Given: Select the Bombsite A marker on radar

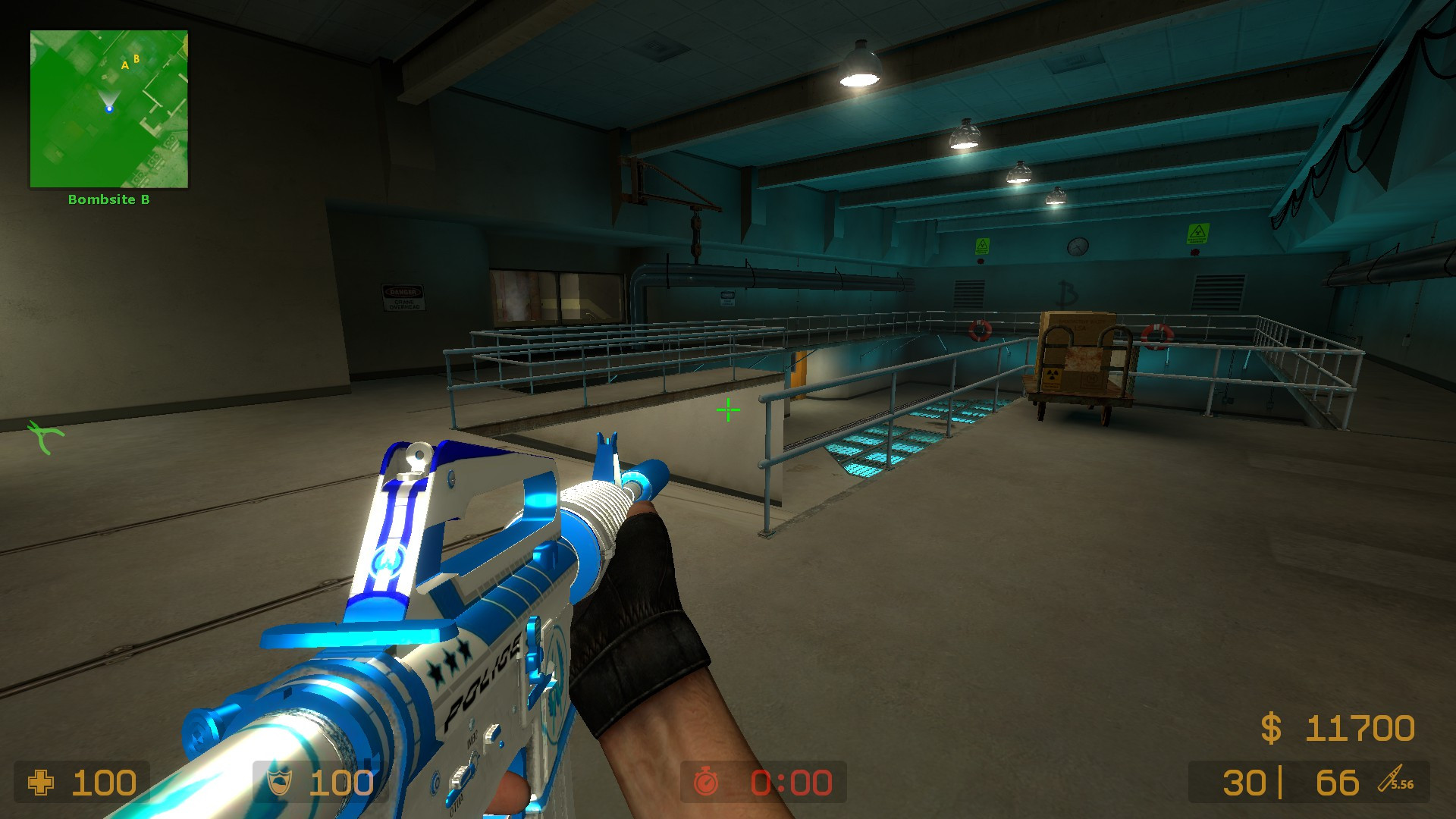Looking at the screenshot, I should [124, 66].
